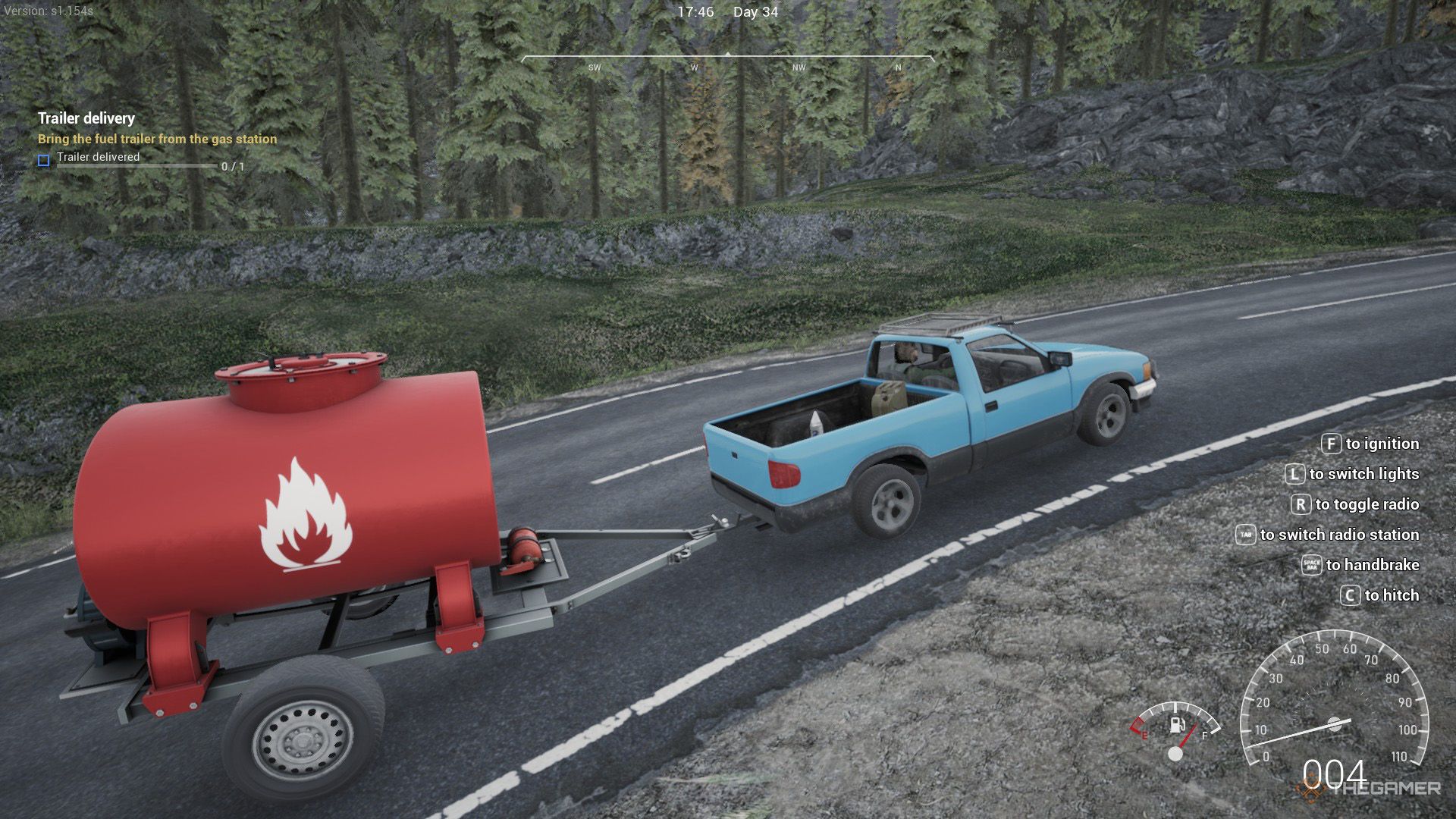Click the Bring the fuel trailer objective text
The width and height of the screenshot is (1456, 819).
[x=157, y=139]
